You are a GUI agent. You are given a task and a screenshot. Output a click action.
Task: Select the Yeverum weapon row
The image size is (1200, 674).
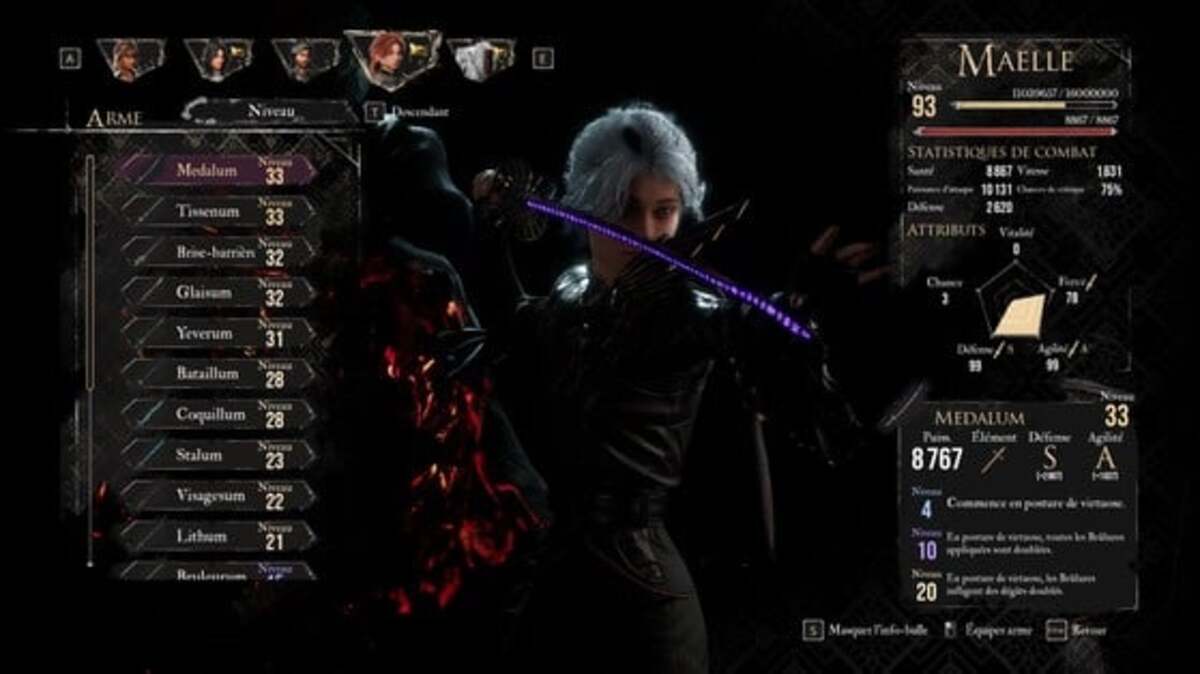[x=215, y=333]
